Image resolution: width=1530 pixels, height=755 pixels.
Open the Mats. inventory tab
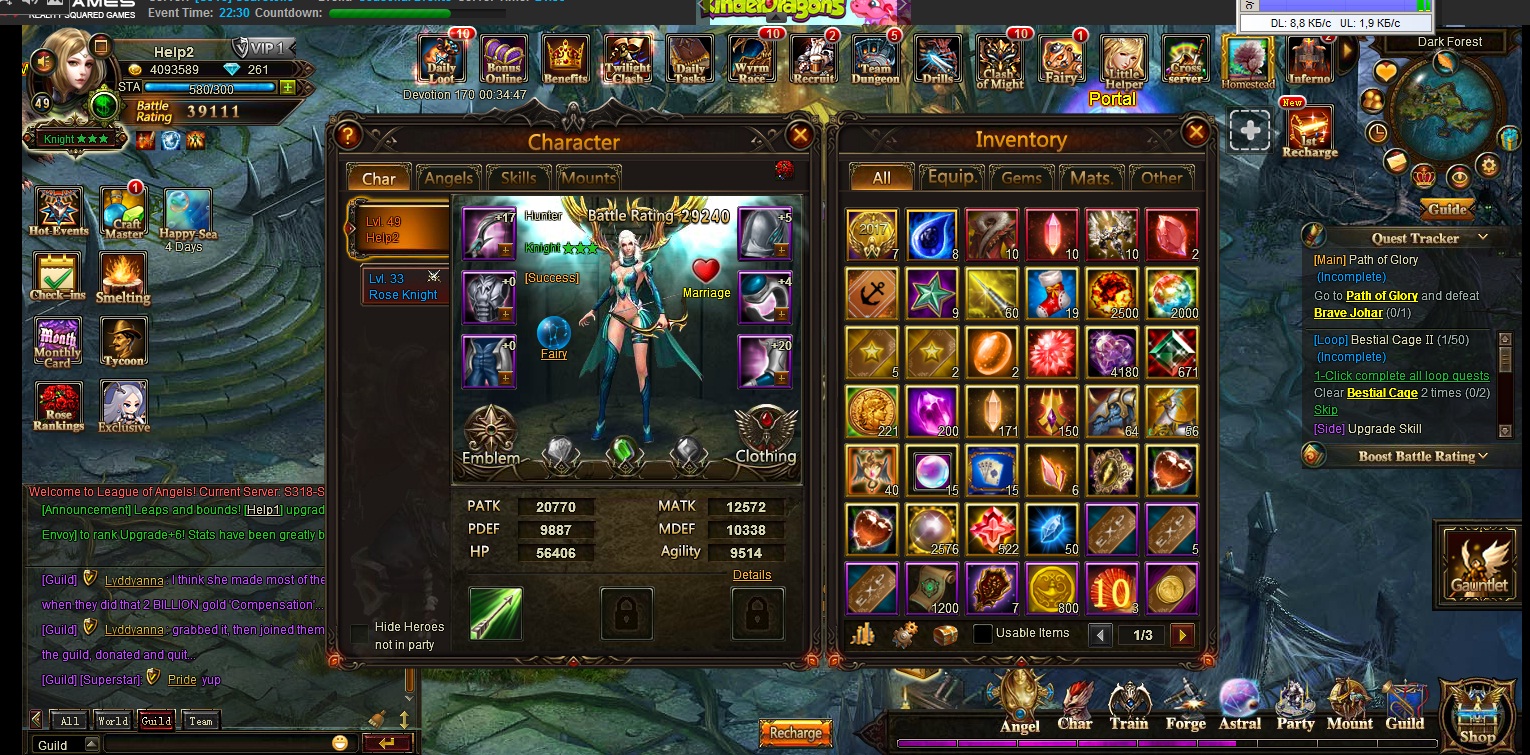click(x=1091, y=177)
